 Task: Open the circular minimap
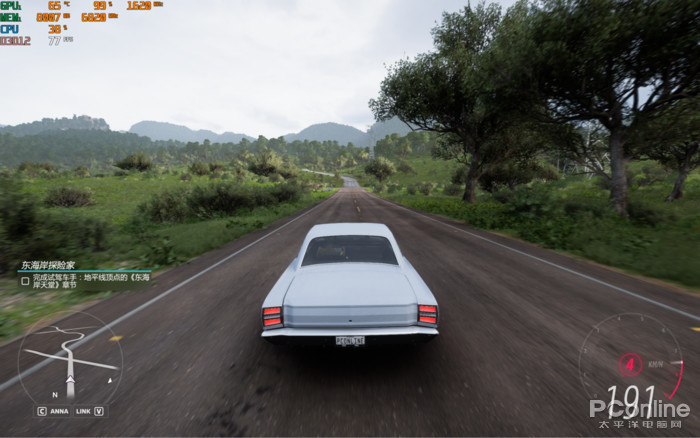coord(69,360)
